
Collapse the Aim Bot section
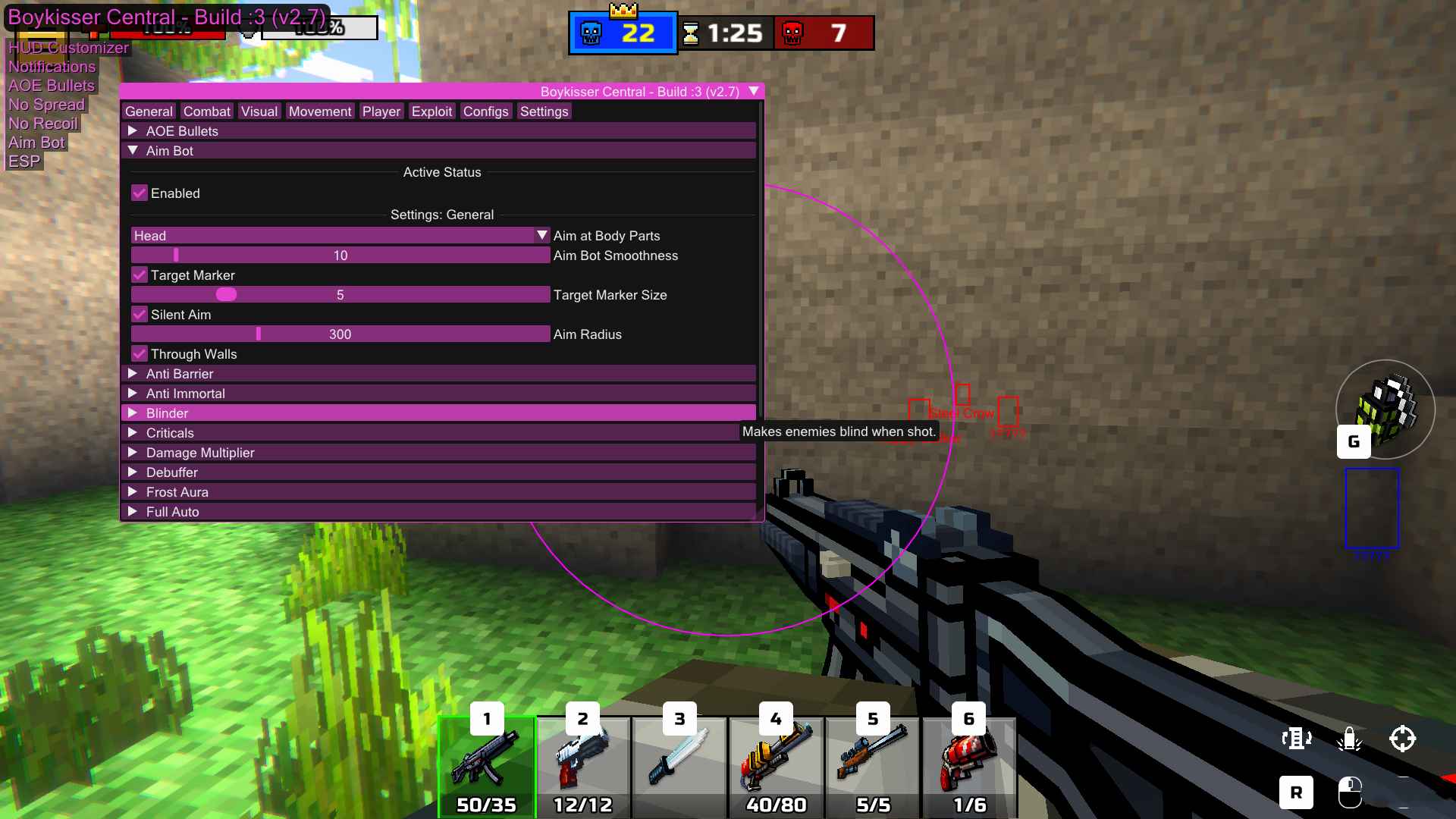click(x=133, y=151)
